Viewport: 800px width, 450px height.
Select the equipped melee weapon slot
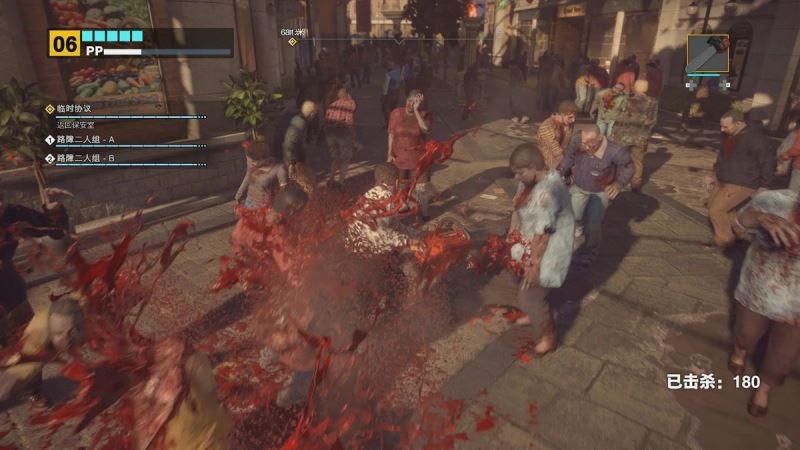707,56
